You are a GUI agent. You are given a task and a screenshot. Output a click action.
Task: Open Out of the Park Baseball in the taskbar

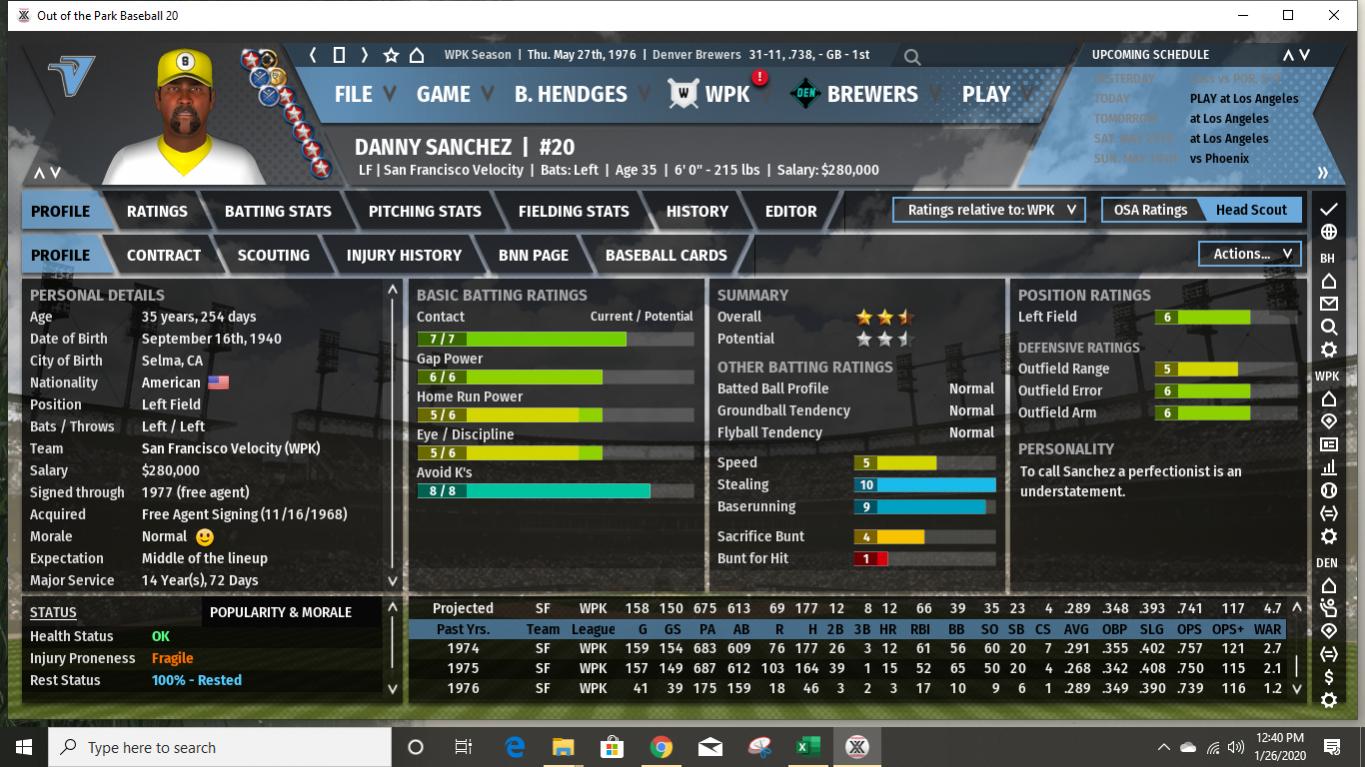[855, 746]
